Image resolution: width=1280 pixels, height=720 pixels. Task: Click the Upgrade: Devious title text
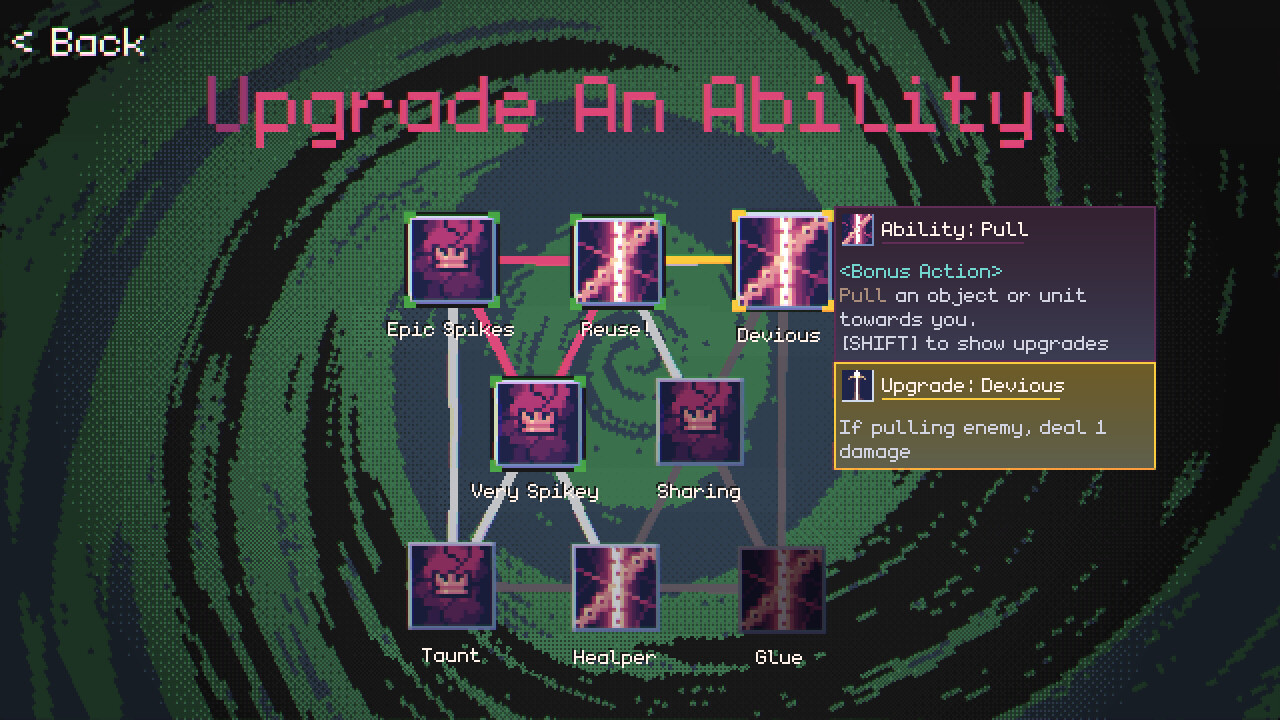click(972, 385)
